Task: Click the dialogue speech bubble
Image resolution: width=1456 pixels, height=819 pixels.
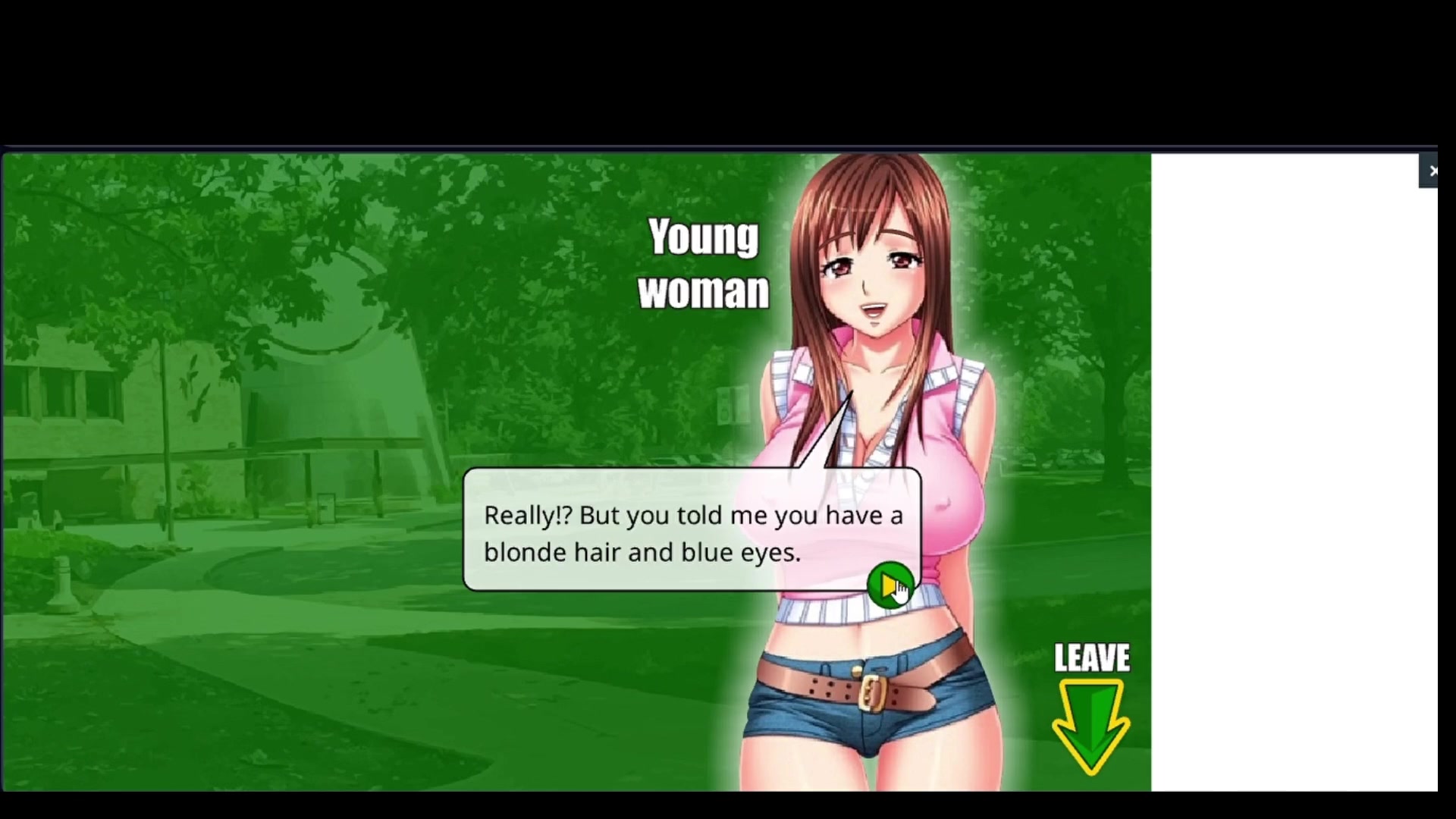Action: pos(692,531)
